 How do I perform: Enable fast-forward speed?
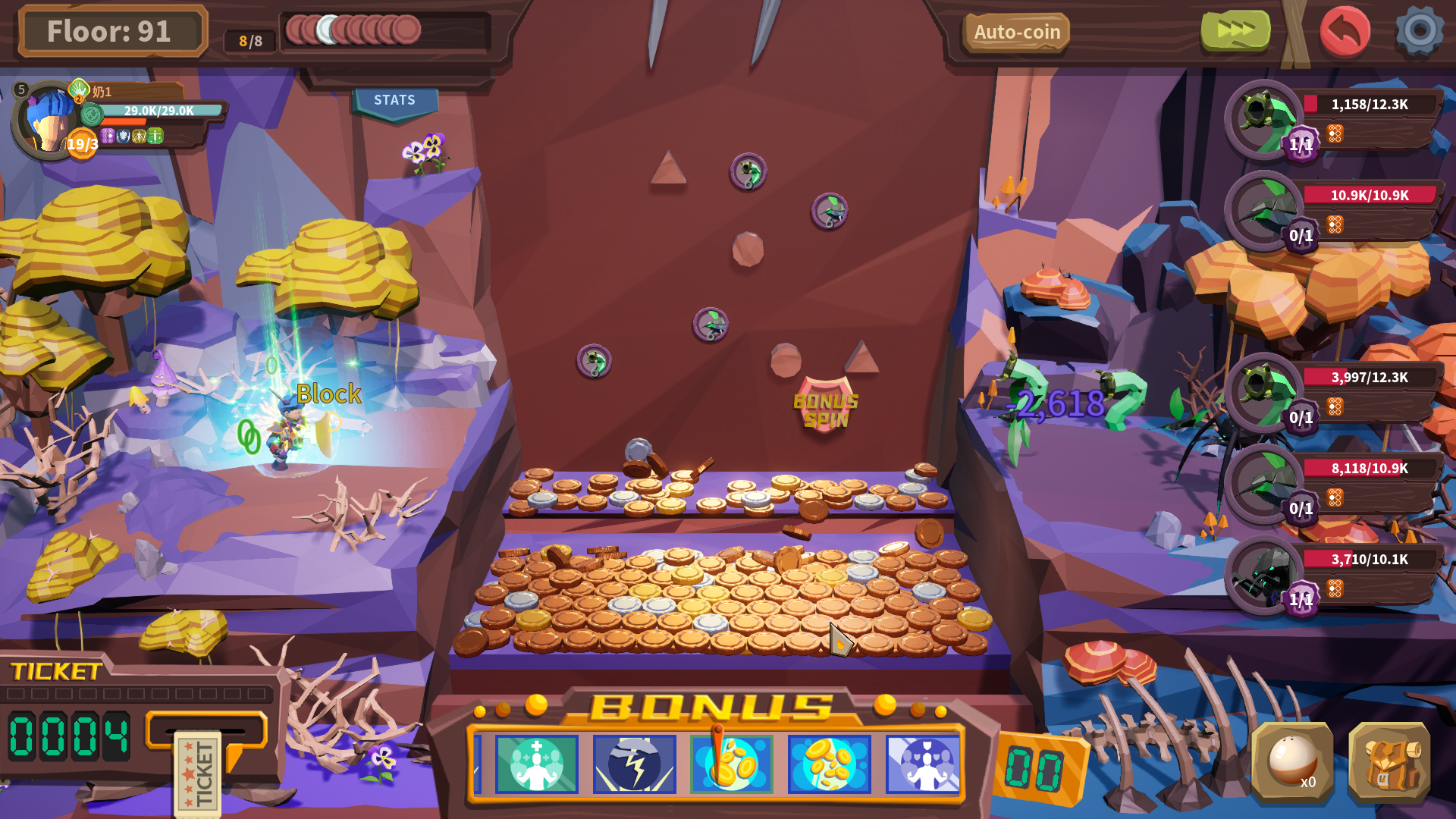pos(1234,29)
